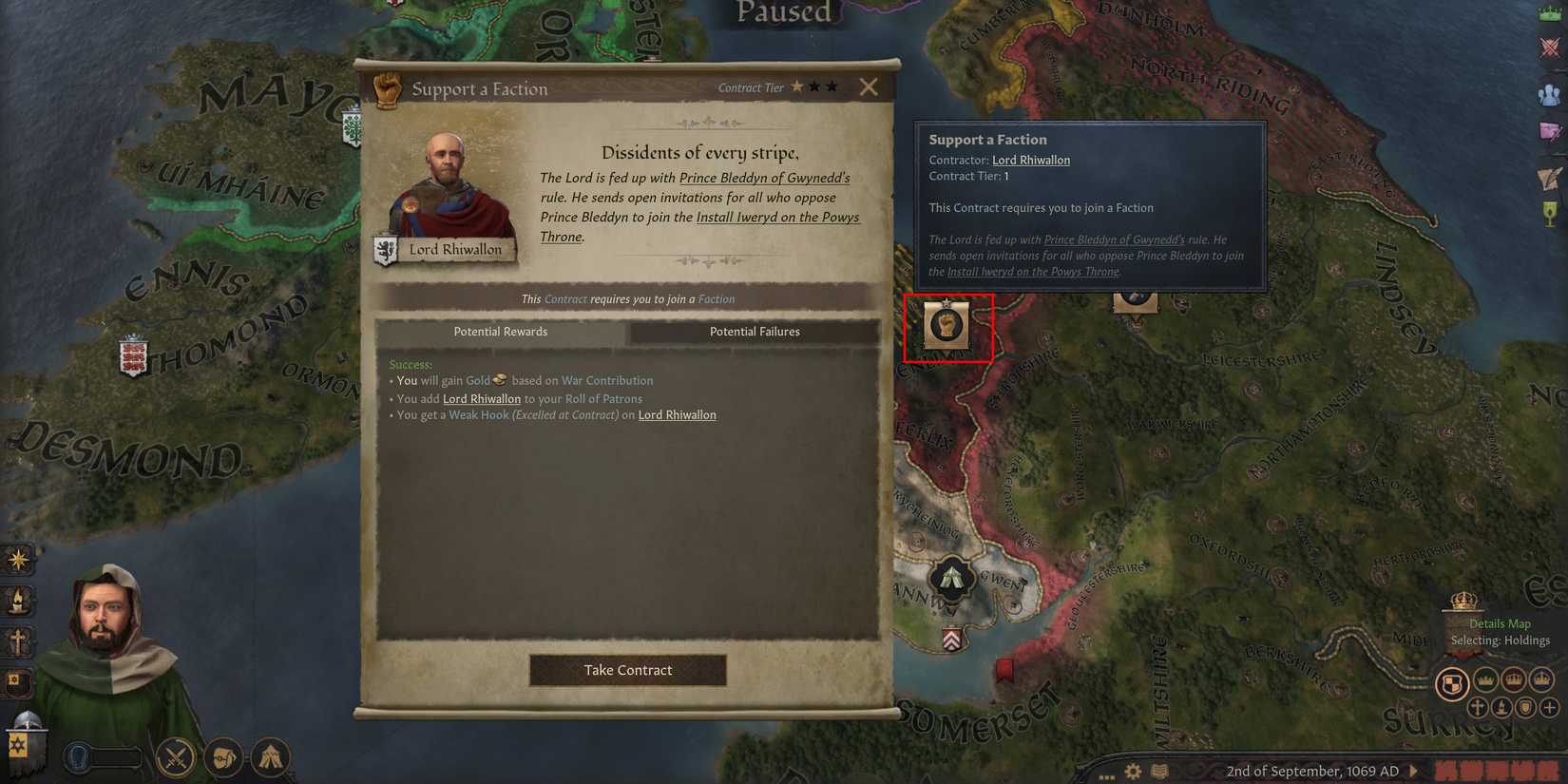Toggle the kingdom map mode crown button
Viewport: 1568px width, 784px height.
[x=1540, y=679]
